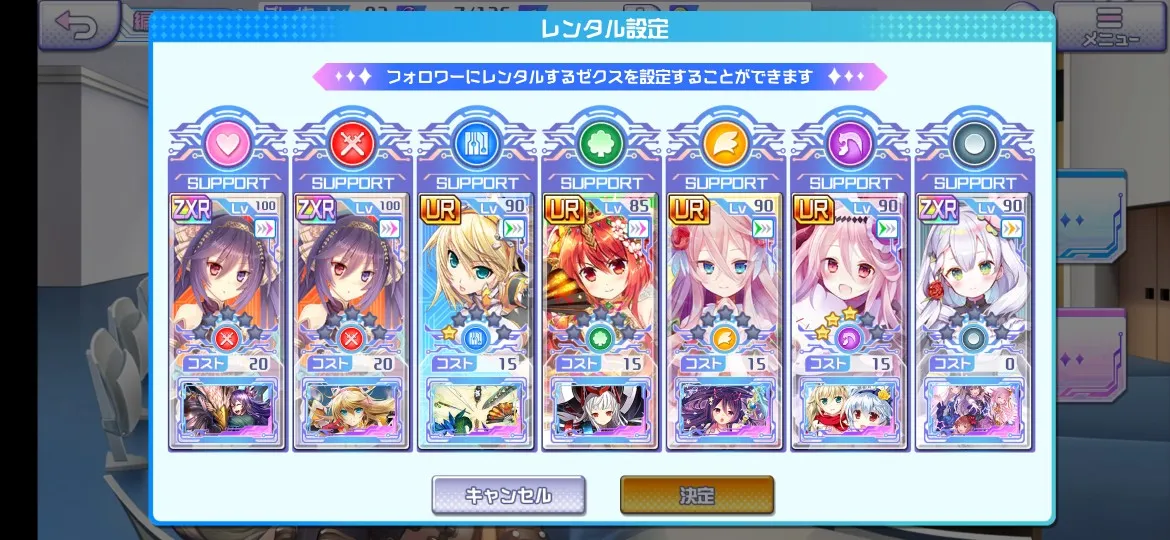Go back with the return arrow
This screenshot has width=1170, height=540.
(76, 25)
